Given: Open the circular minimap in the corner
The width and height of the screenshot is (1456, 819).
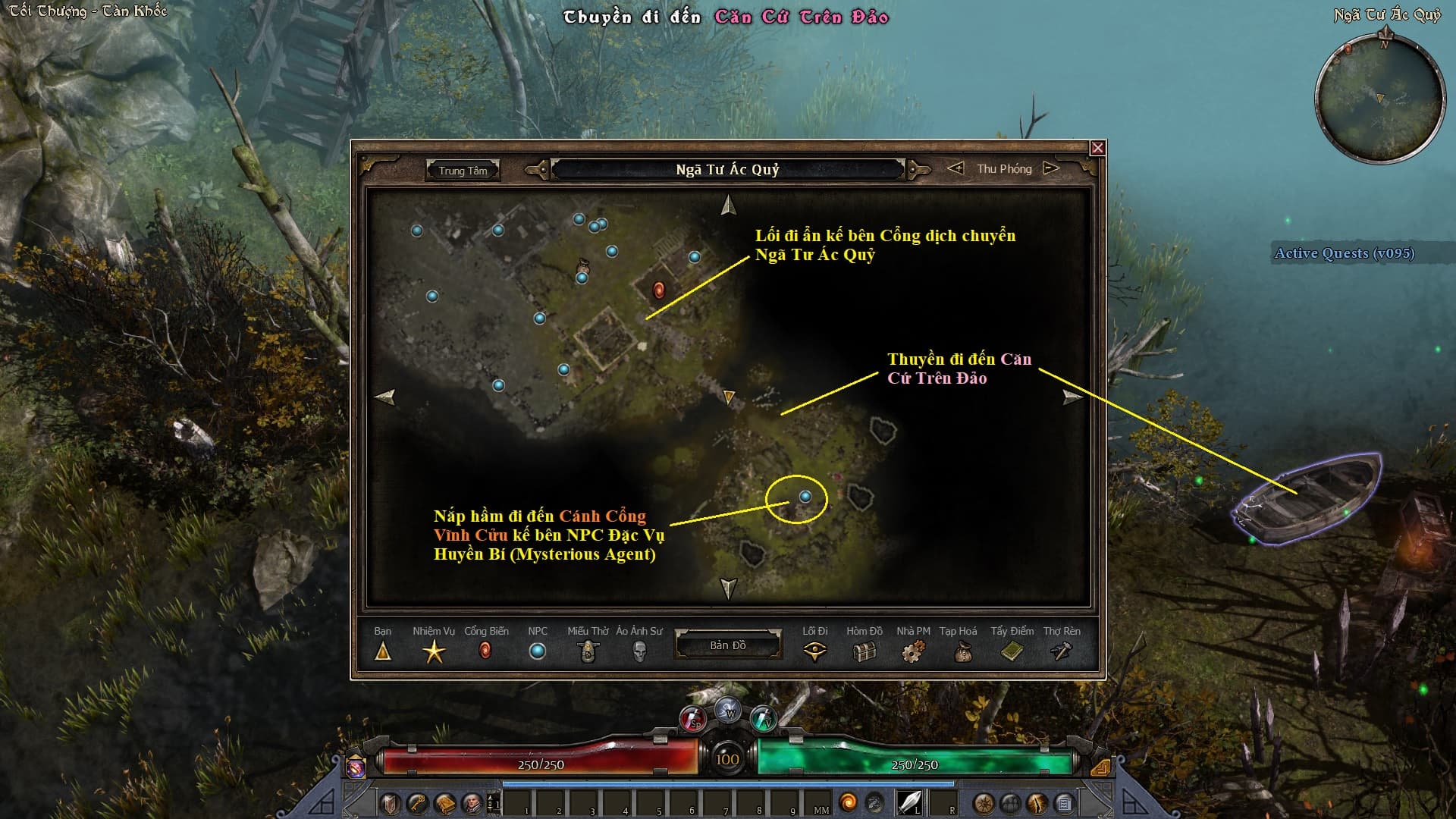Looking at the screenshot, I should (x=1379, y=99).
